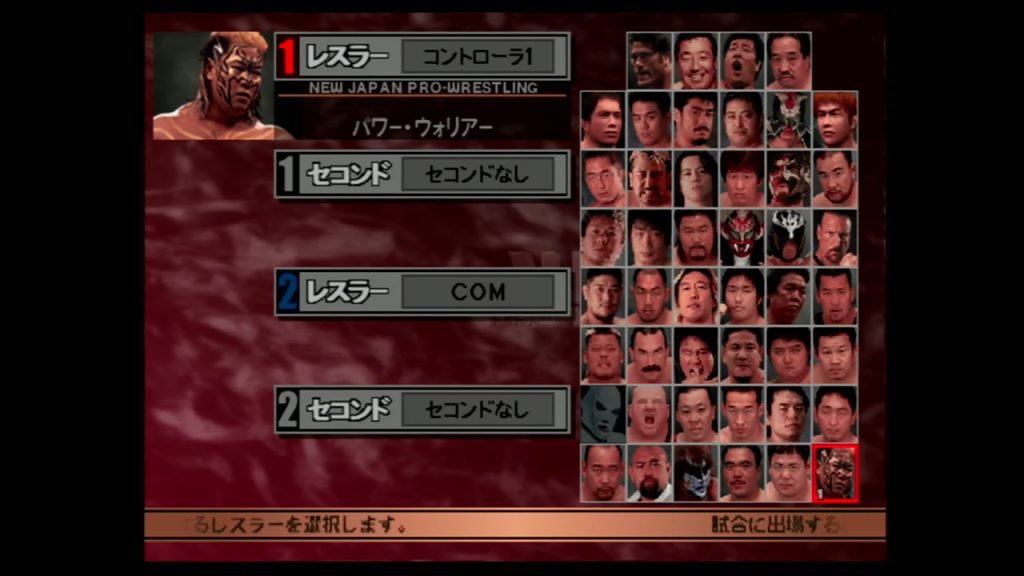This screenshot has height=576, width=1024.
Task: Choose the red and gold masked wrestler with horns
Action: pos(788,119)
